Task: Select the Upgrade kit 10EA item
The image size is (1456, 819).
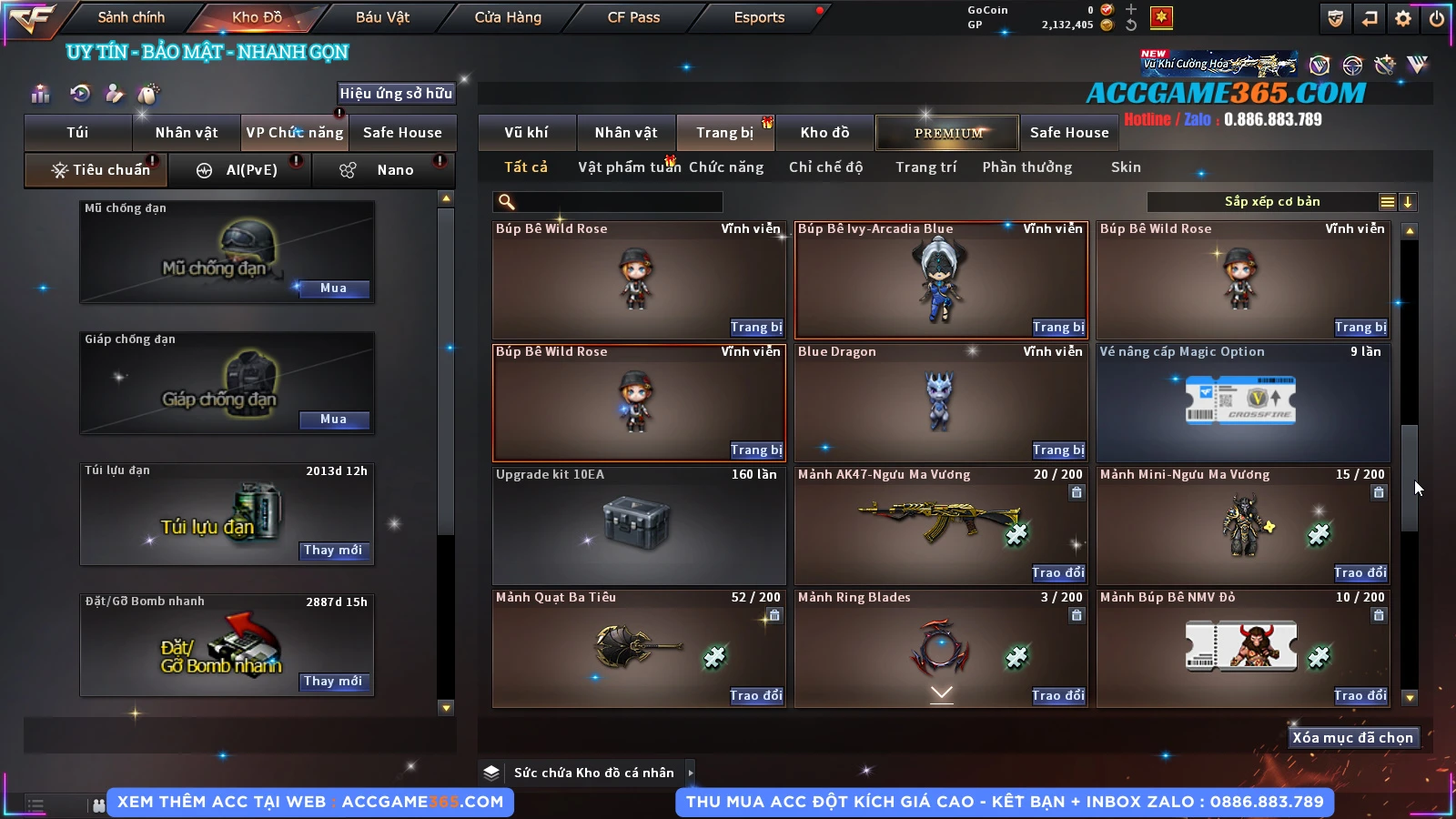Action: tap(638, 525)
